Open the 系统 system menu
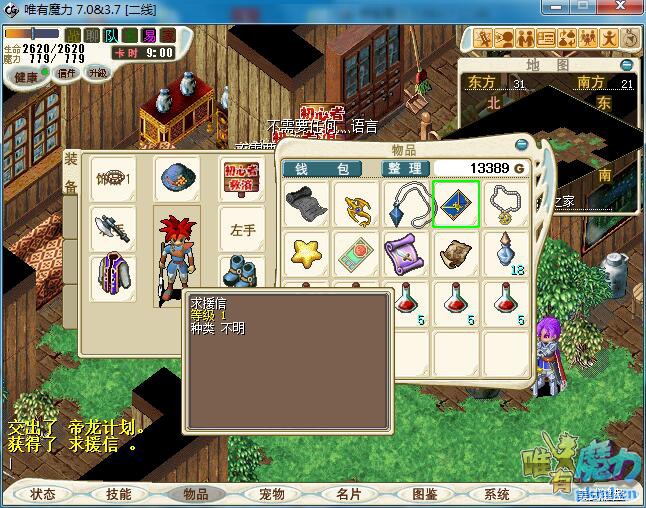This screenshot has width=646, height=508. [x=497, y=494]
